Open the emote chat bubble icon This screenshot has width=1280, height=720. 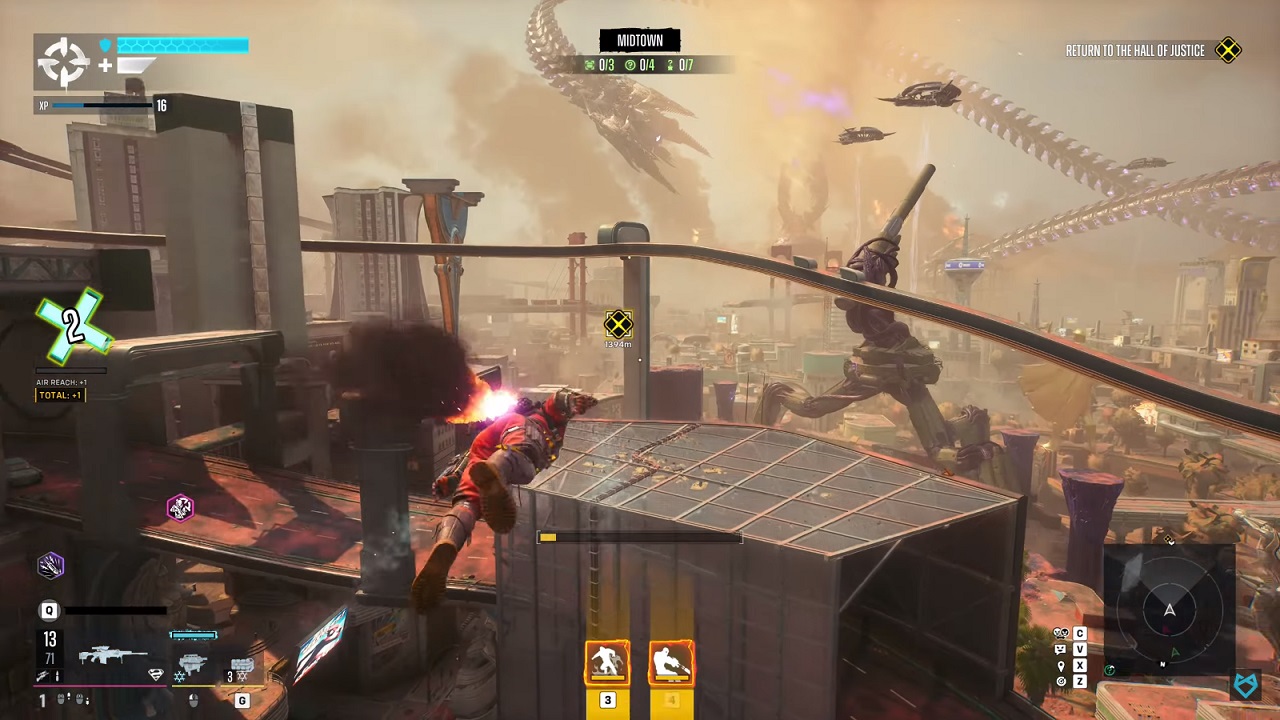pyautogui.click(x=1061, y=649)
